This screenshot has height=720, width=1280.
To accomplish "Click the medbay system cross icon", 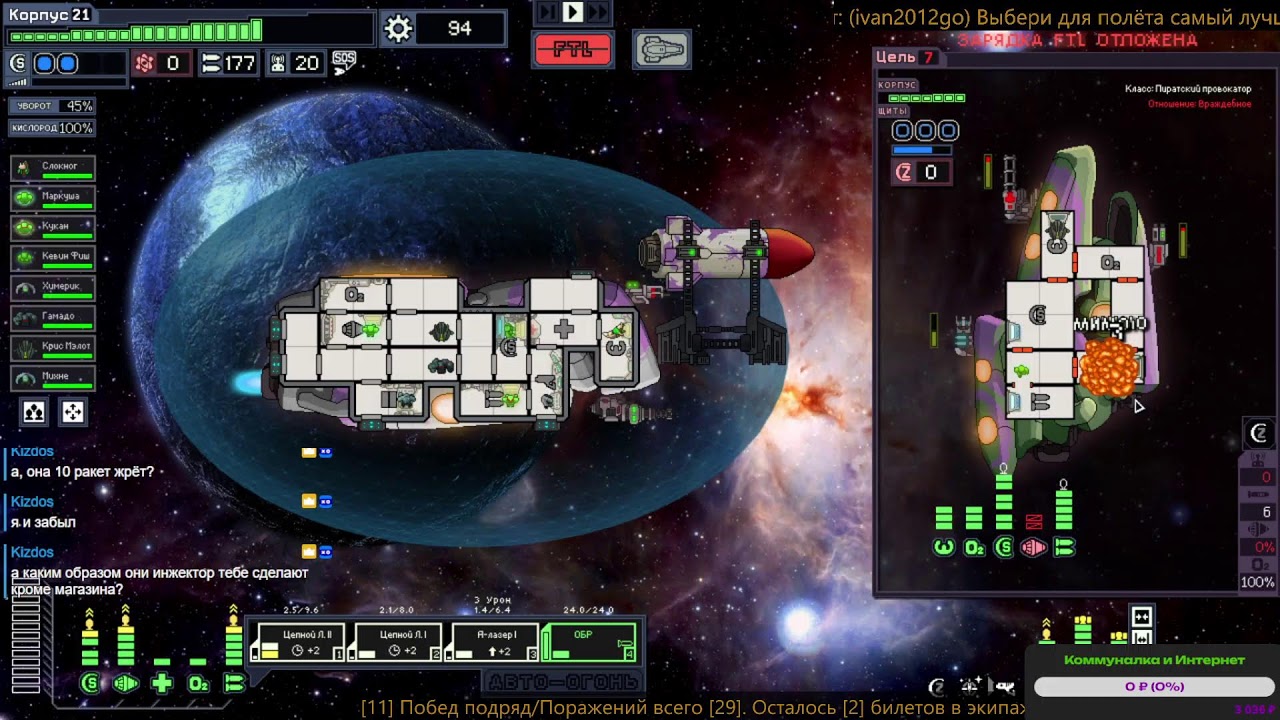I will coord(162,684).
